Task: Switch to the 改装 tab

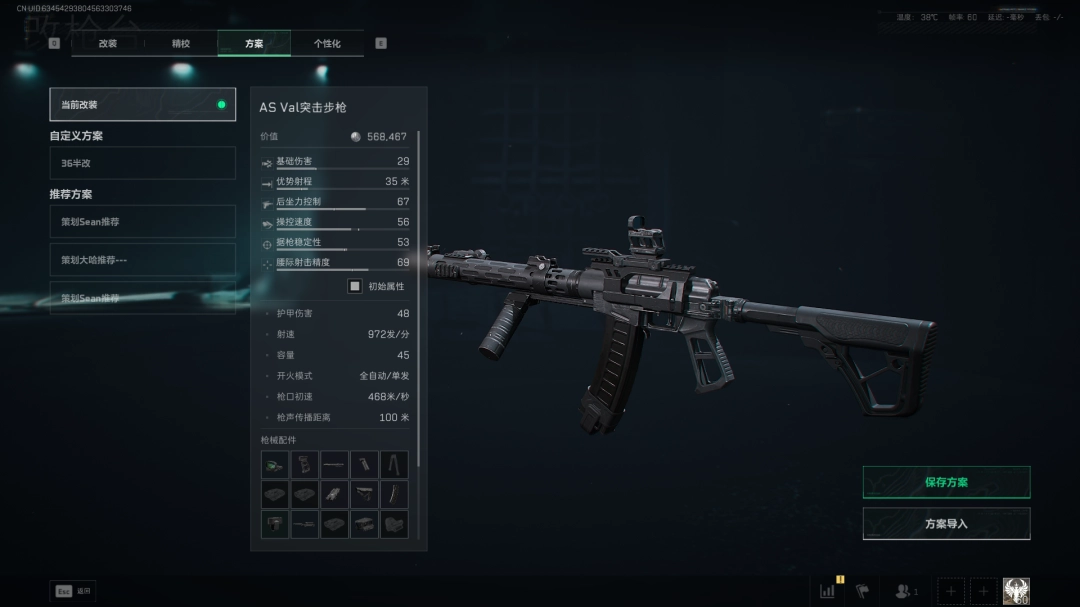Action: pyautogui.click(x=108, y=44)
